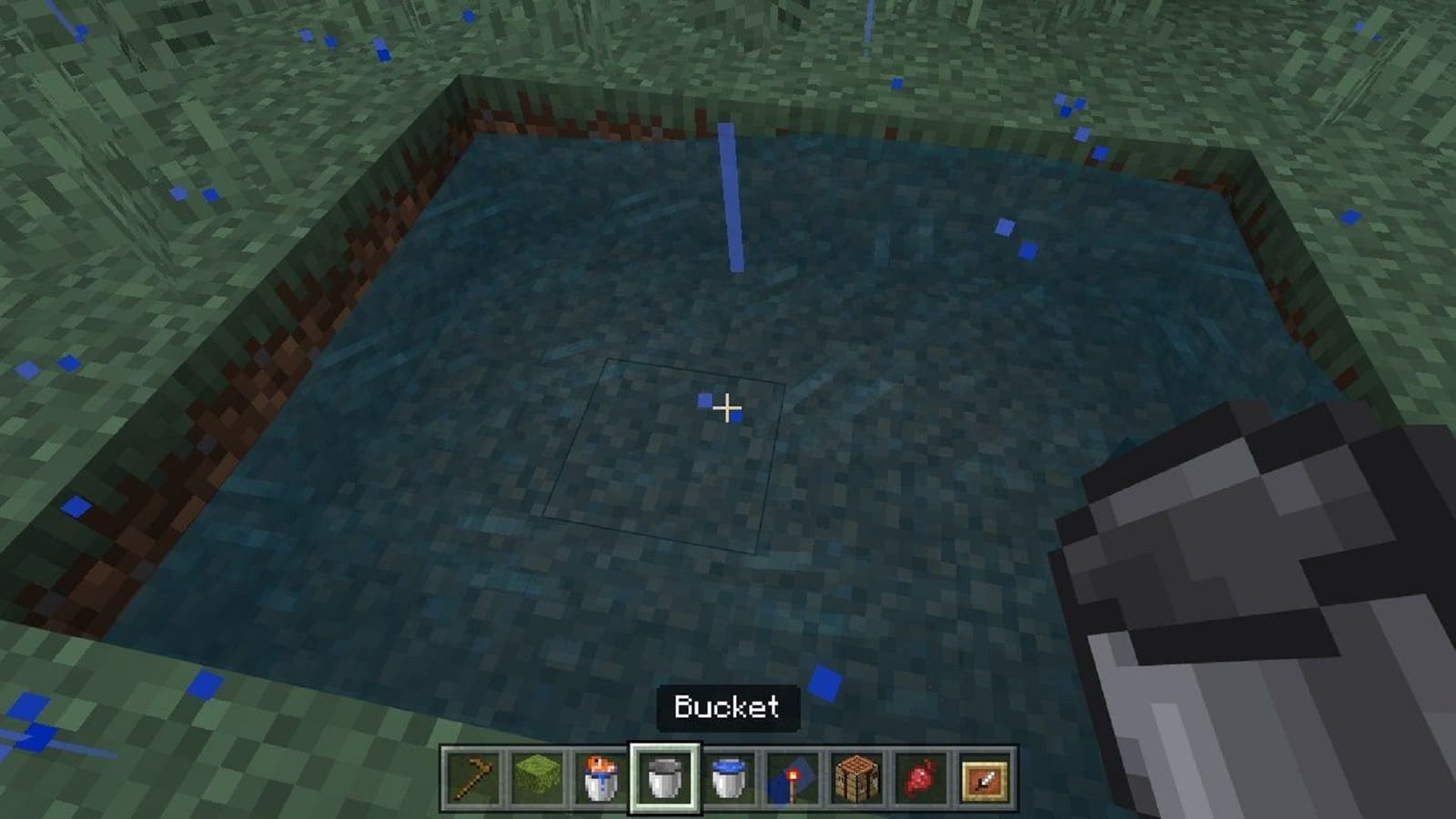Image resolution: width=1456 pixels, height=819 pixels.
Task: Select the torch in slot six
Action: pyautogui.click(x=794, y=780)
